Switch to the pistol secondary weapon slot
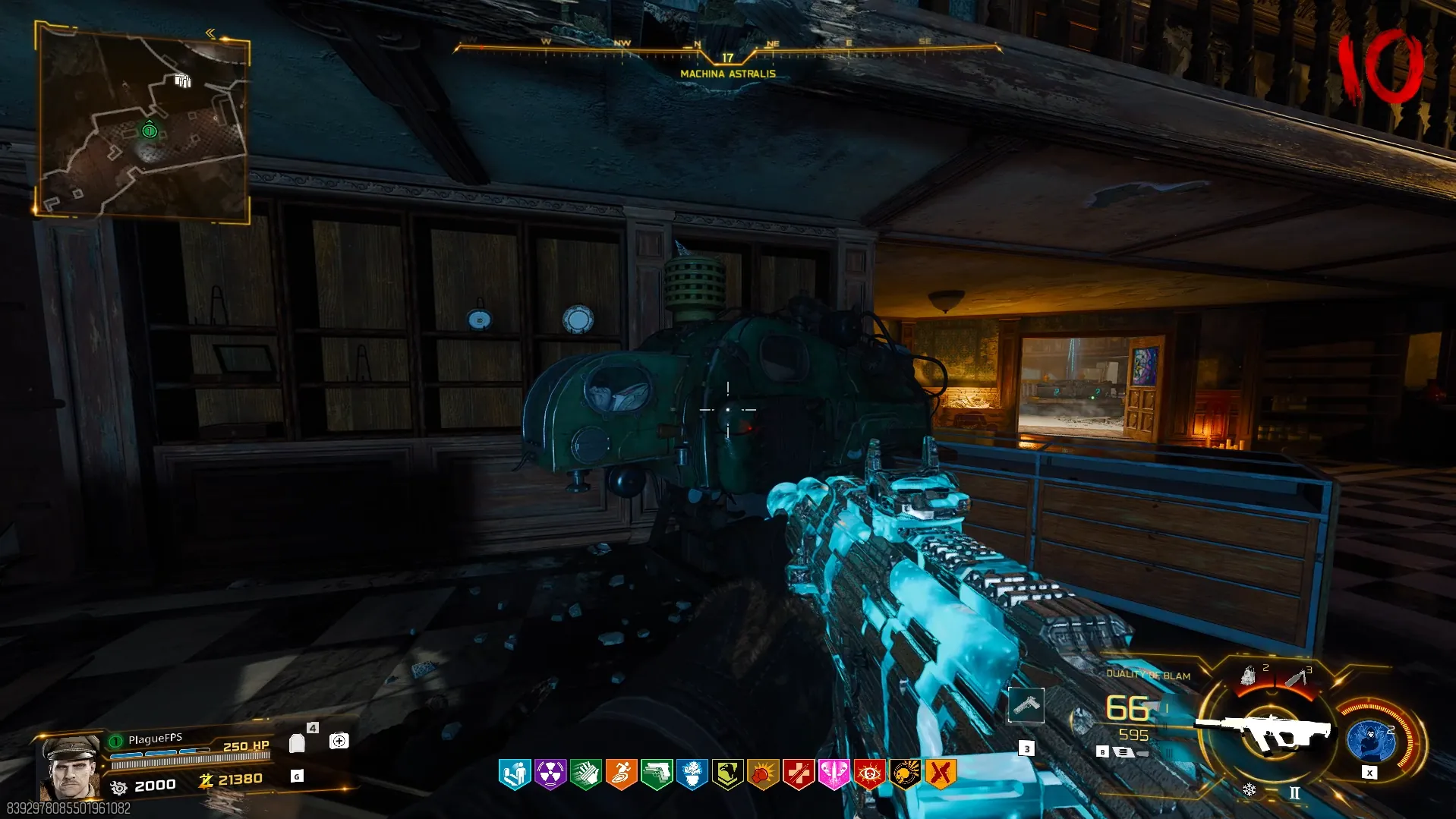The height and width of the screenshot is (819, 1456). pos(1026,705)
